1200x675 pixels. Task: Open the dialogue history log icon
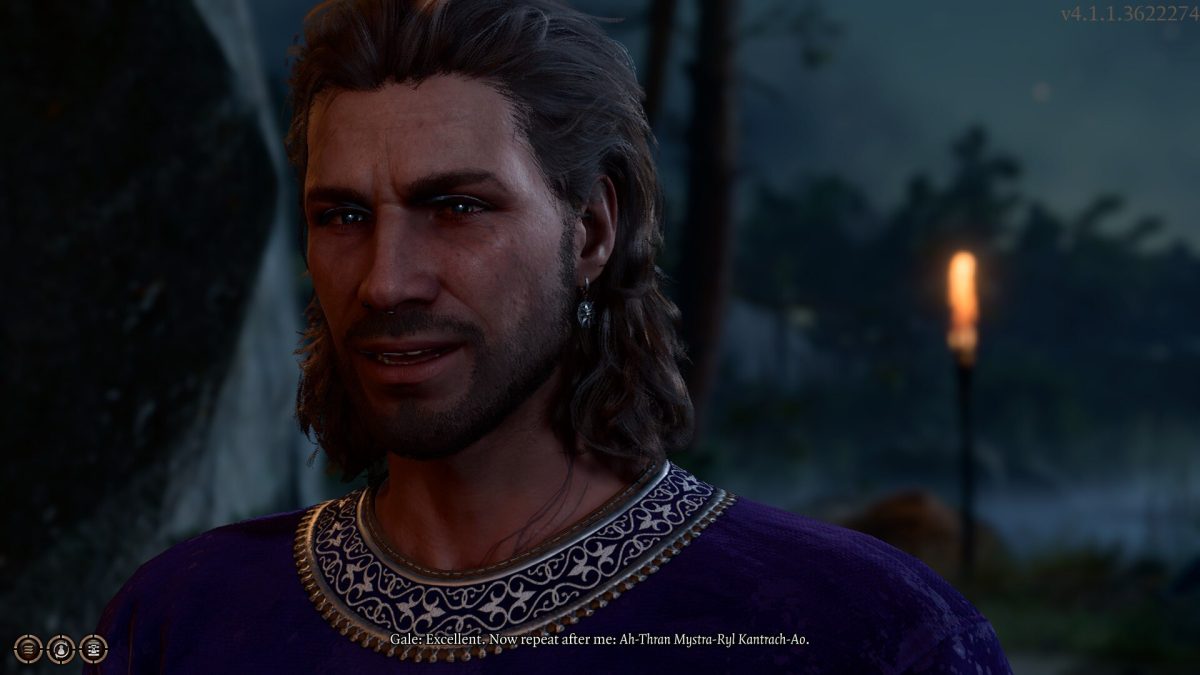[x=94, y=649]
